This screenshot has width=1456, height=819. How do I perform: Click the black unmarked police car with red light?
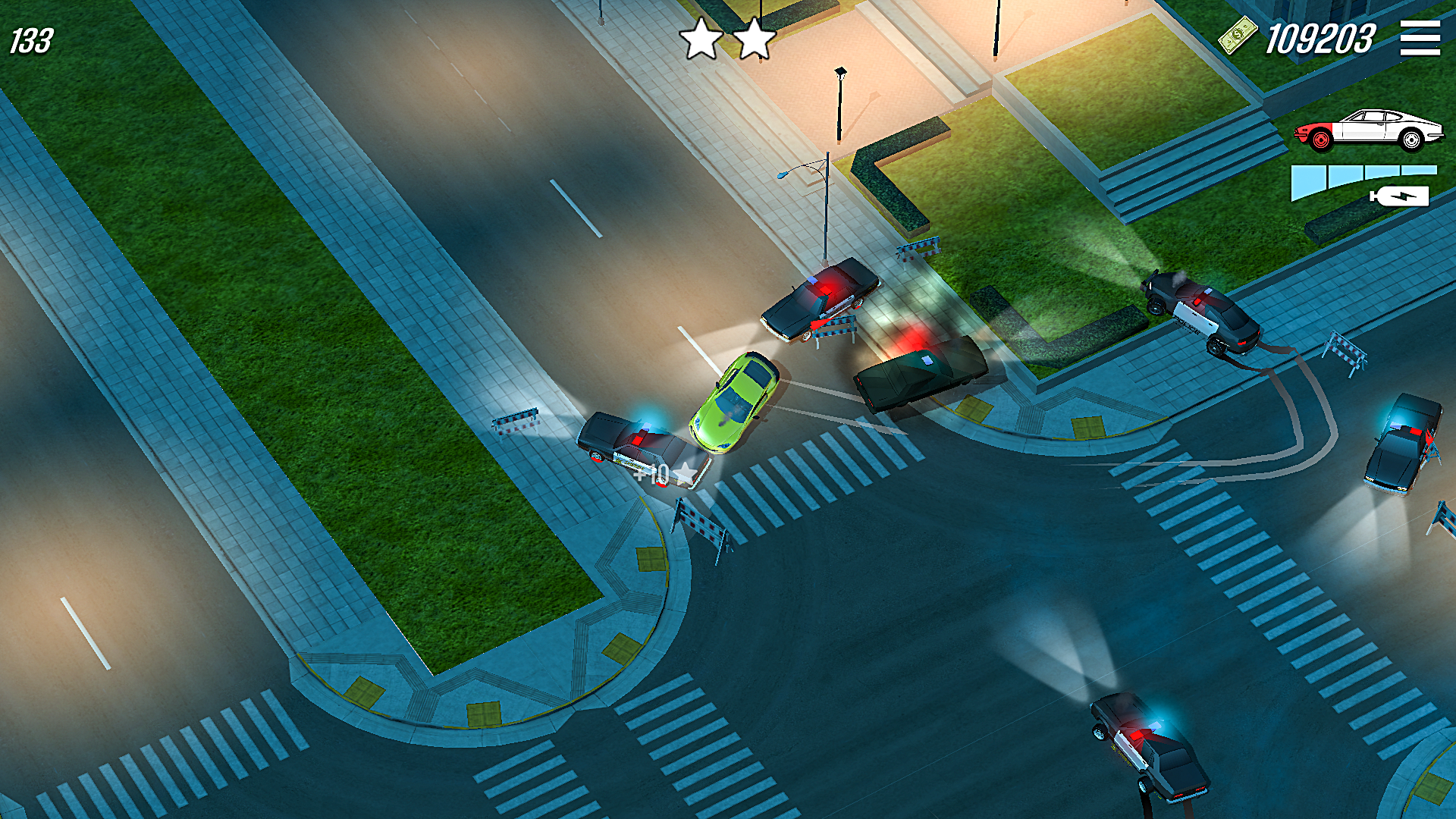click(x=921, y=372)
